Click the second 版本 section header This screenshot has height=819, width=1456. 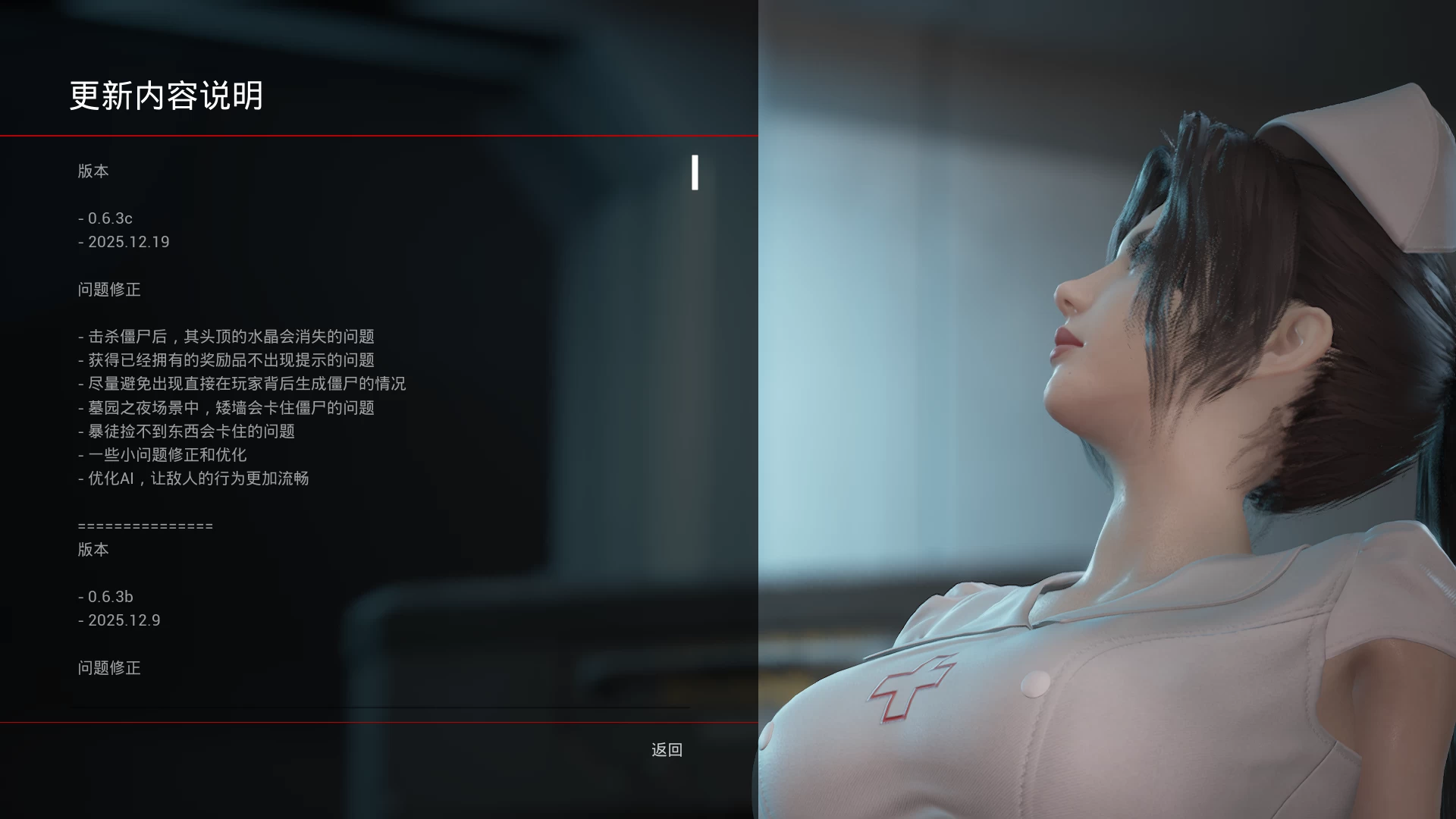[93, 550]
